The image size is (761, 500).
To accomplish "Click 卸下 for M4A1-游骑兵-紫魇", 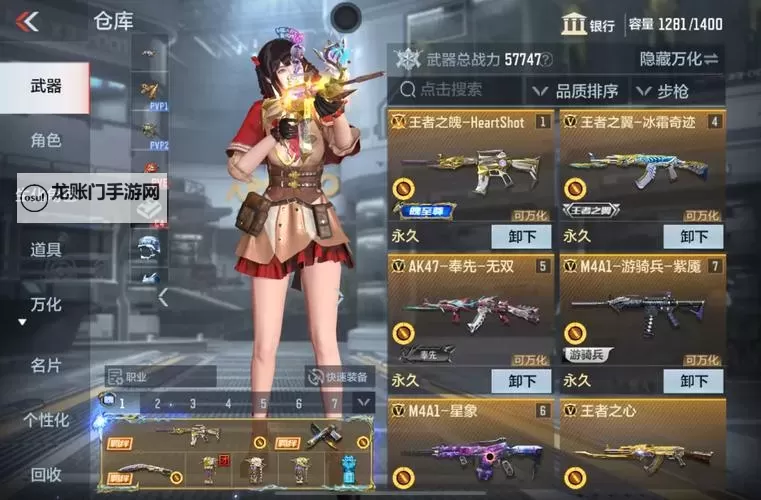I will [693, 381].
